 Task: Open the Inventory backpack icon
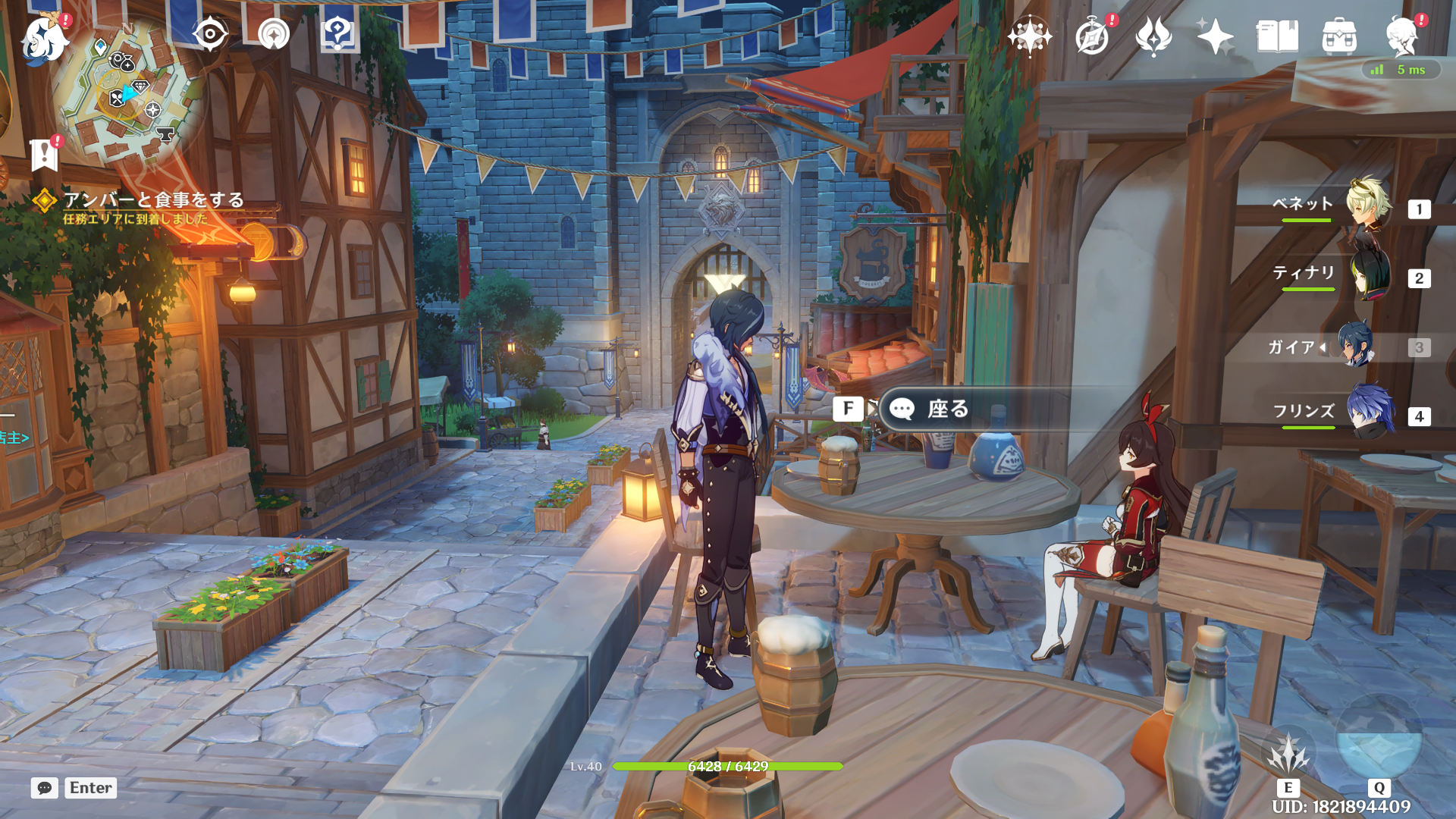point(1339,36)
